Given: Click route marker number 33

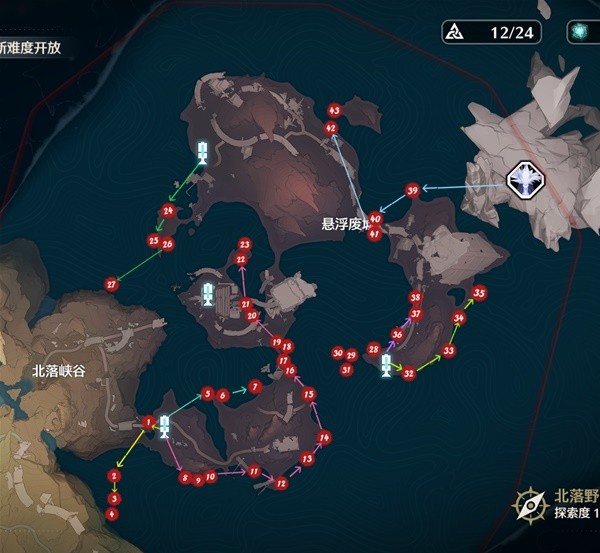Looking at the screenshot, I should (x=449, y=351).
